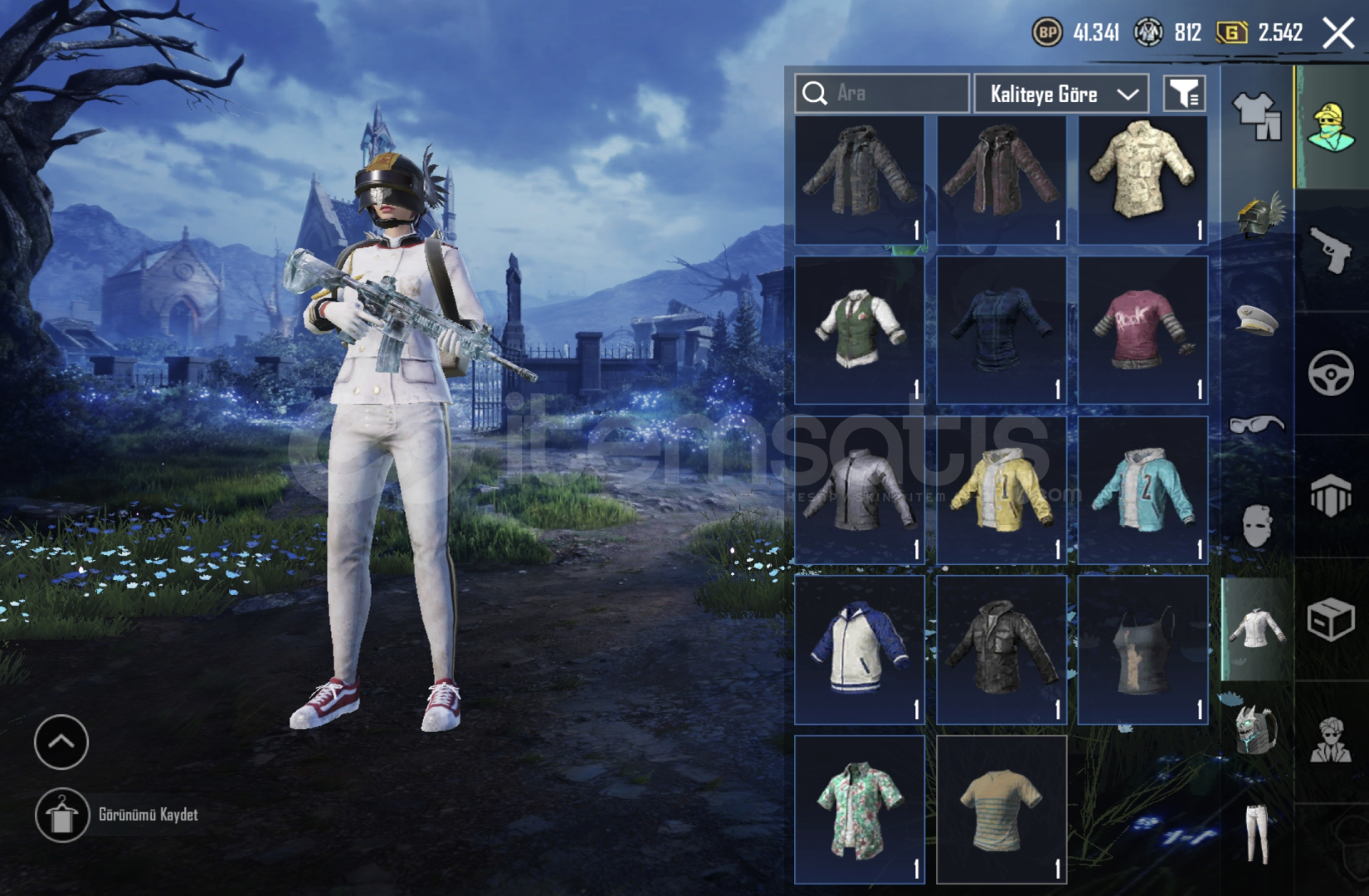
Task: Select the teal number 2 jacket
Action: click(x=1142, y=489)
